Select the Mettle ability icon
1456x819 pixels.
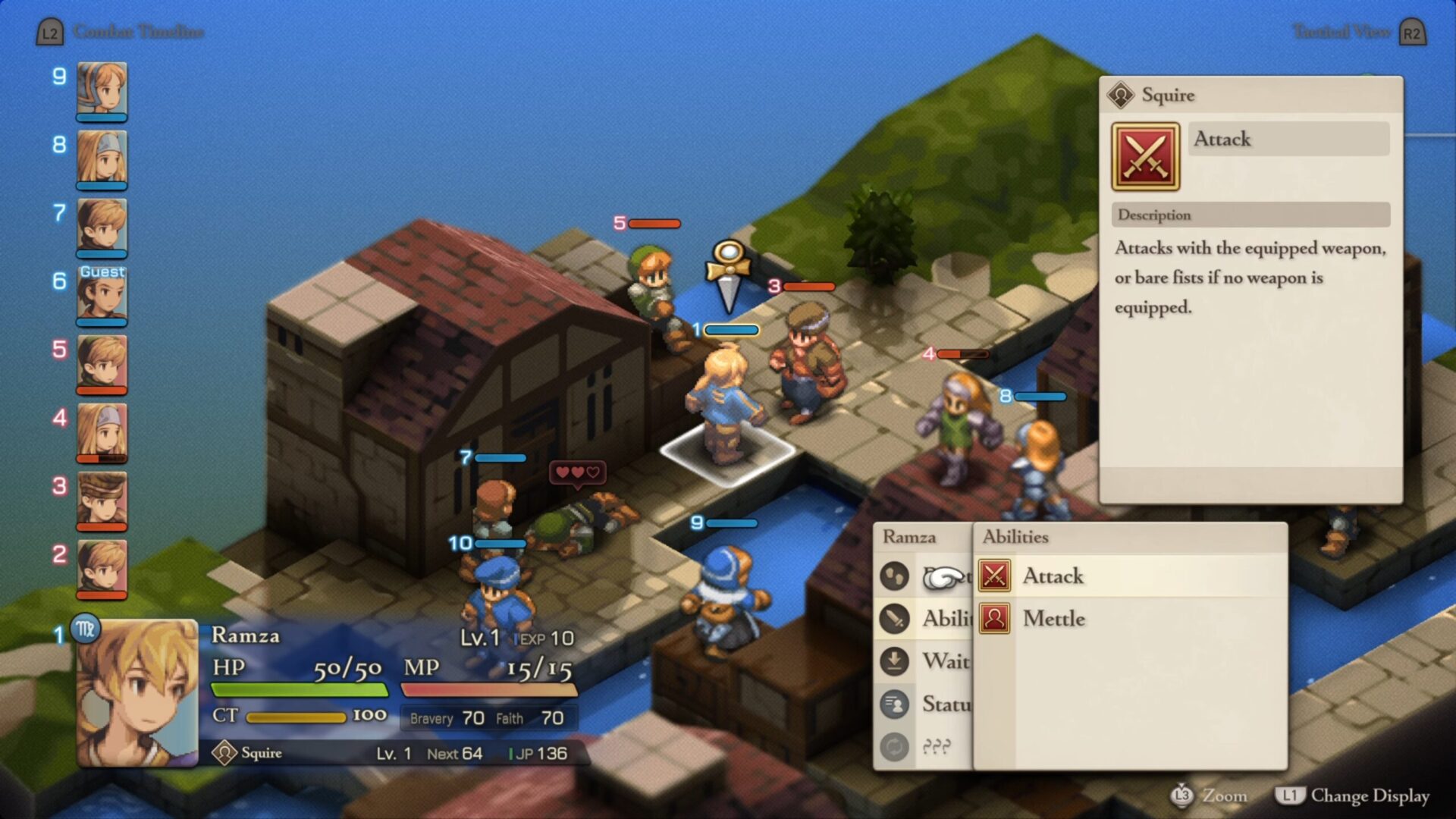[x=994, y=619]
